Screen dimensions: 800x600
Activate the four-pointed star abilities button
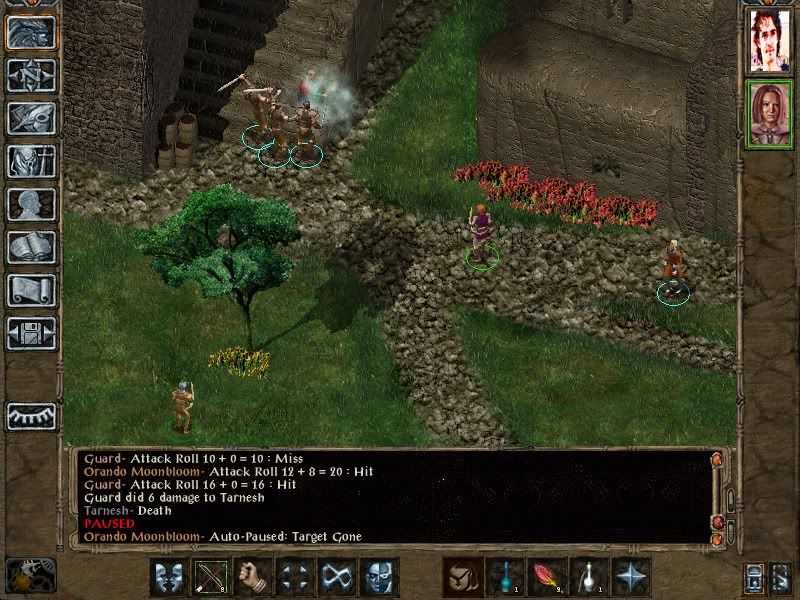[631, 577]
